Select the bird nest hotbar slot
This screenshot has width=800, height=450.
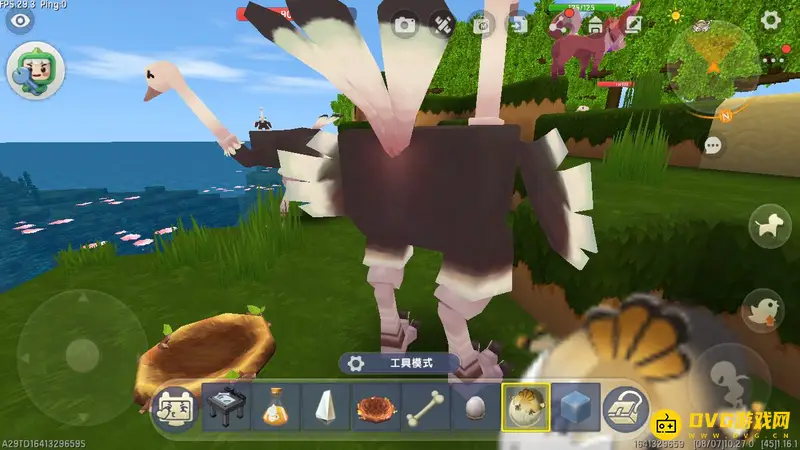pos(374,407)
